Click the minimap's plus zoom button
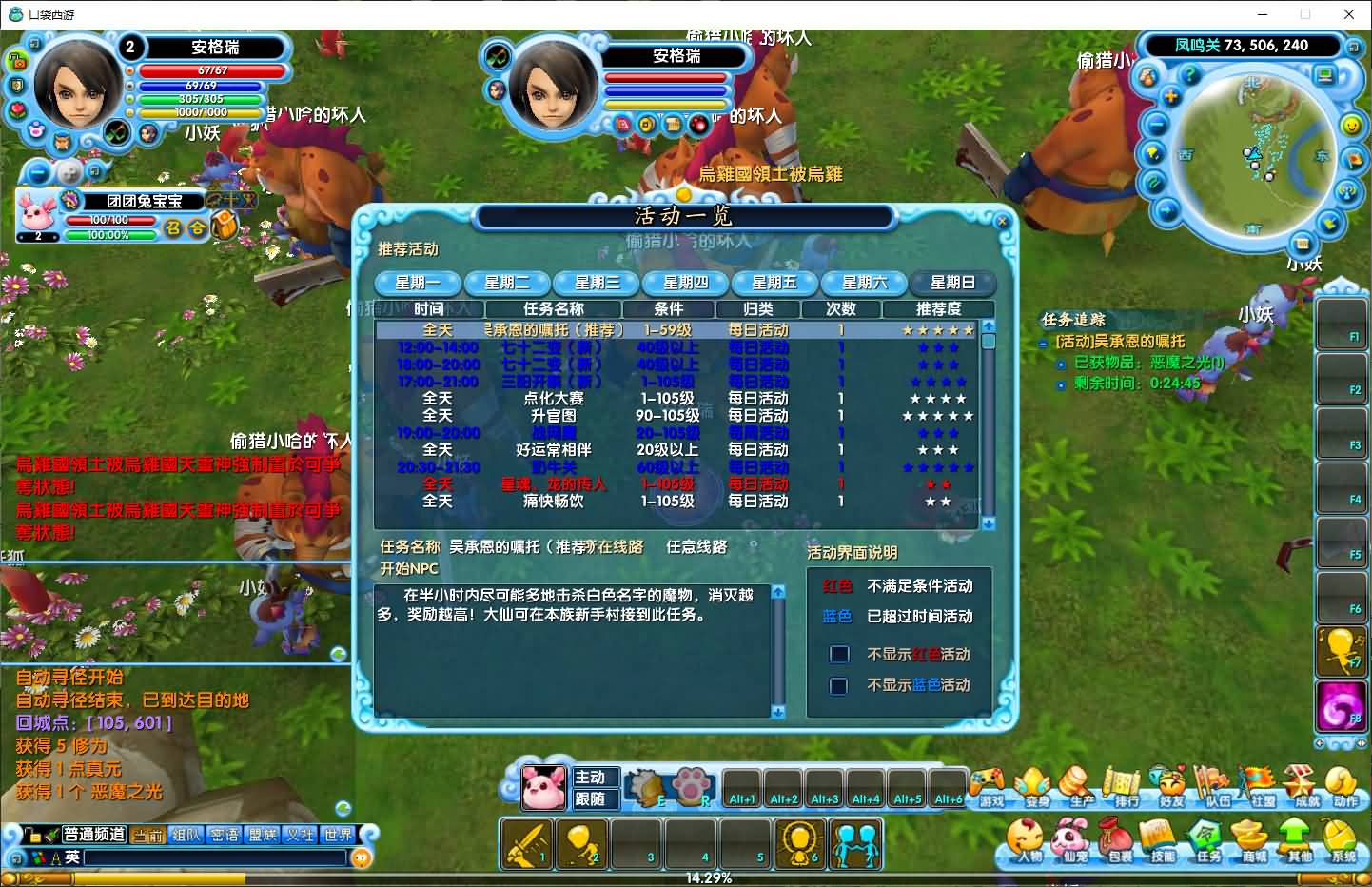This screenshot has width=1372, height=887. tap(1170, 97)
